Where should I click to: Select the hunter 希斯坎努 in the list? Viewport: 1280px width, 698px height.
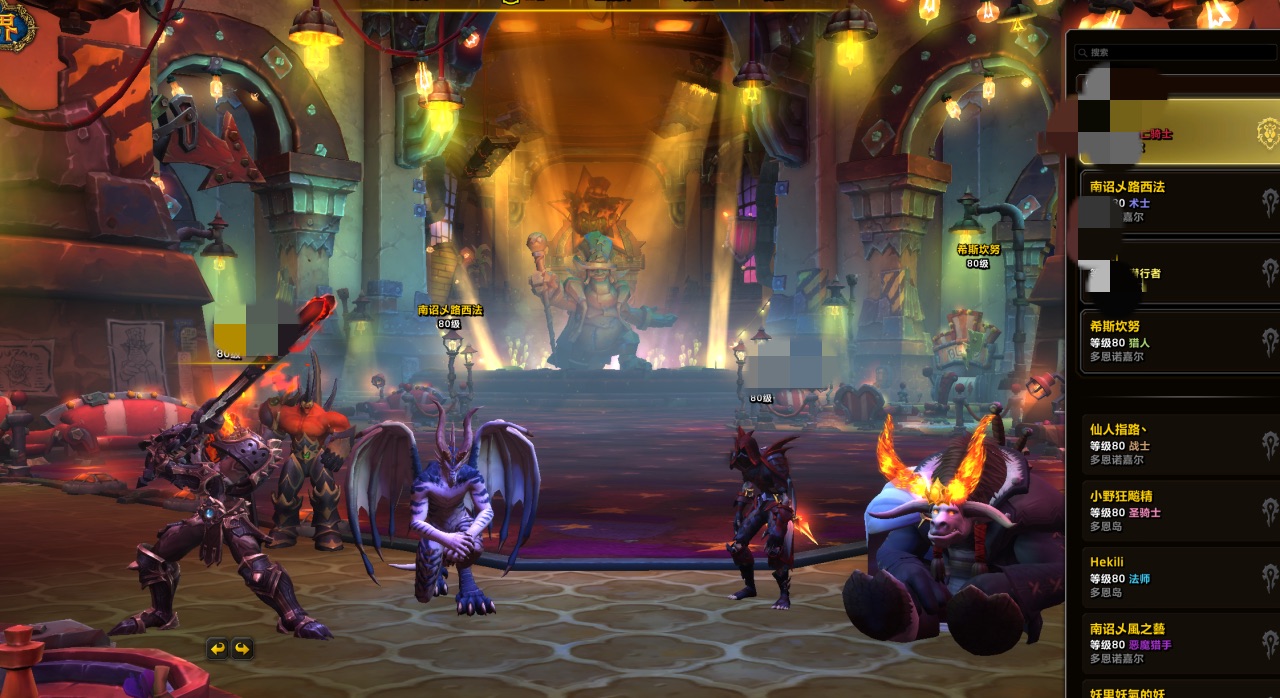point(1175,341)
